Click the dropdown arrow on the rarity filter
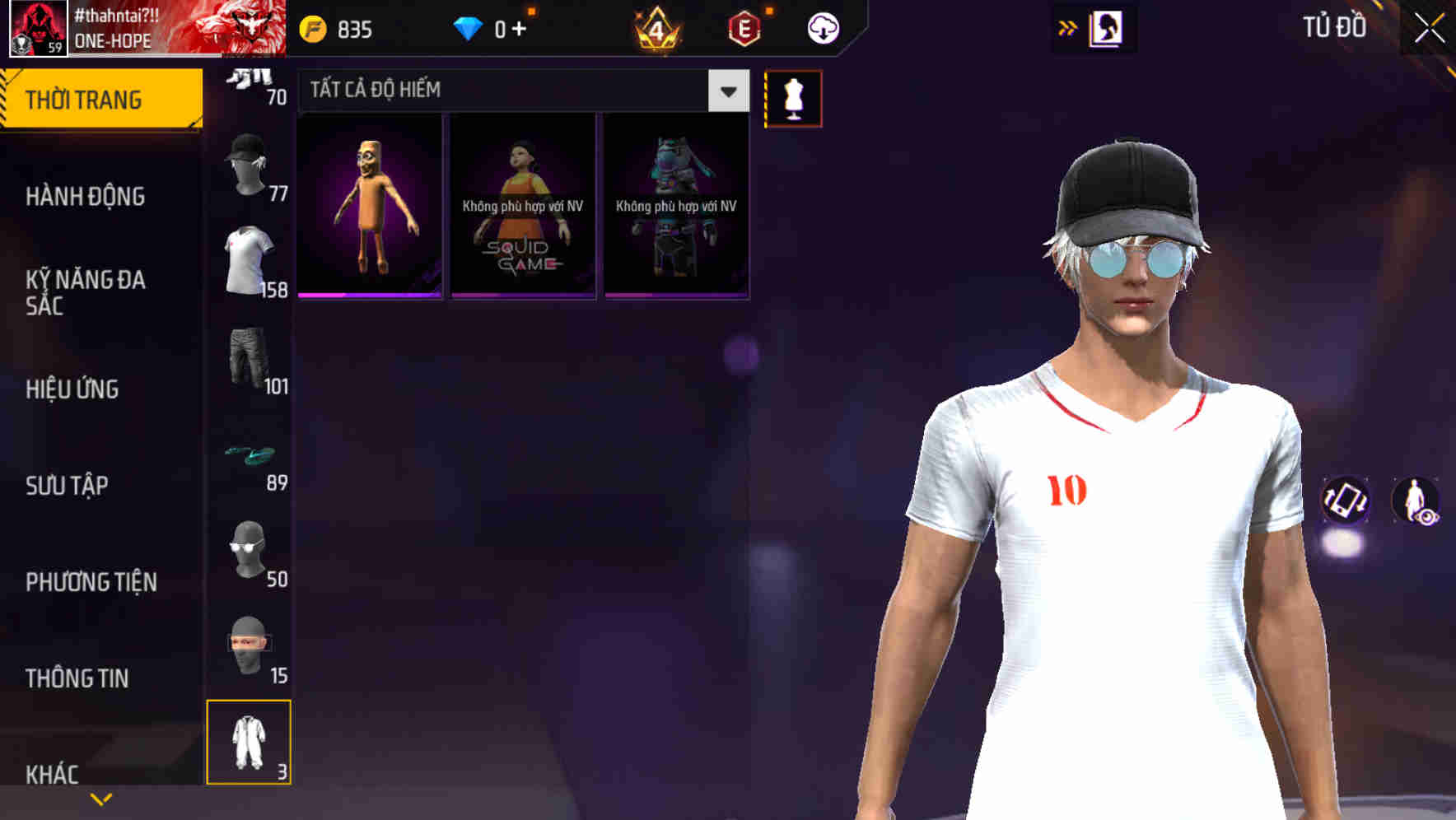This screenshot has height=820, width=1456. coord(728,91)
